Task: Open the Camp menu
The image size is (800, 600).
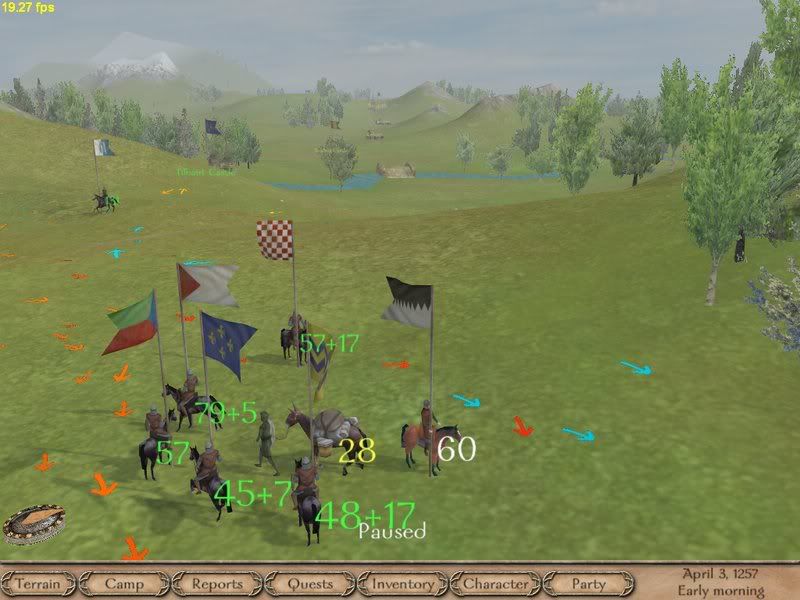Action: [124, 584]
